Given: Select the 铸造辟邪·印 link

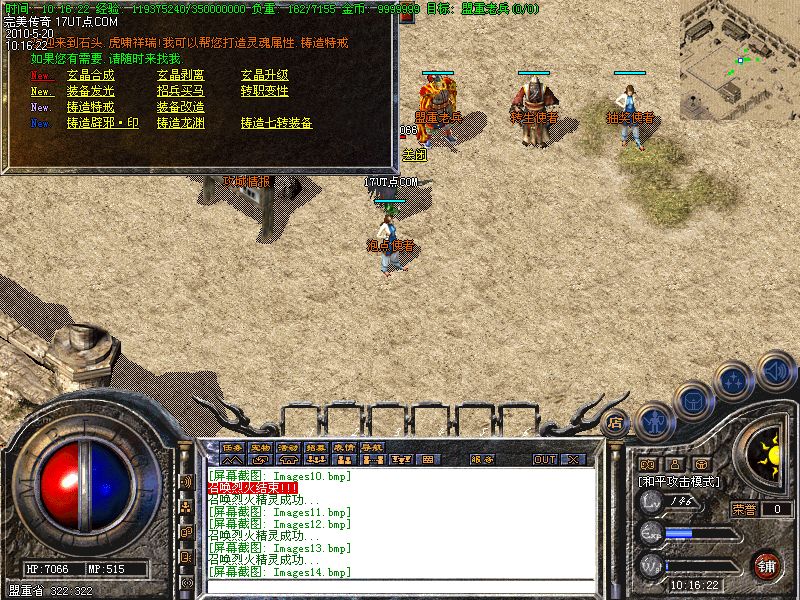Looking at the screenshot, I should coord(103,123).
